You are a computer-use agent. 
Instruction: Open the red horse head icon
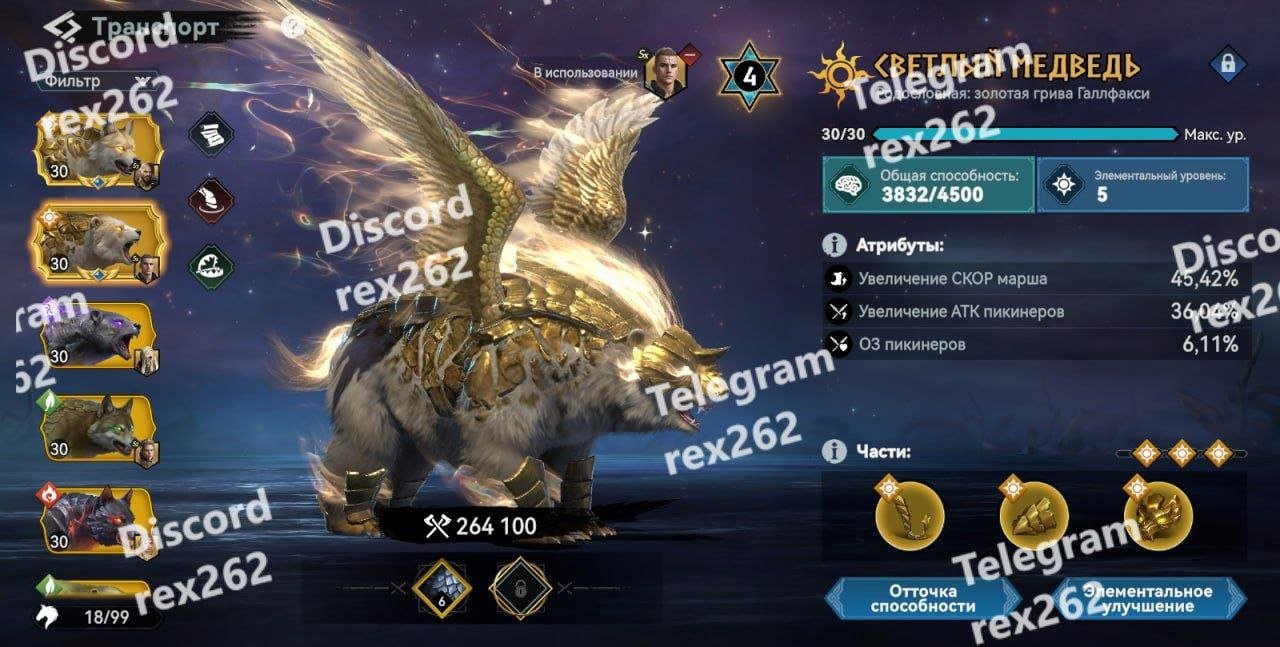(x=211, y=199)
